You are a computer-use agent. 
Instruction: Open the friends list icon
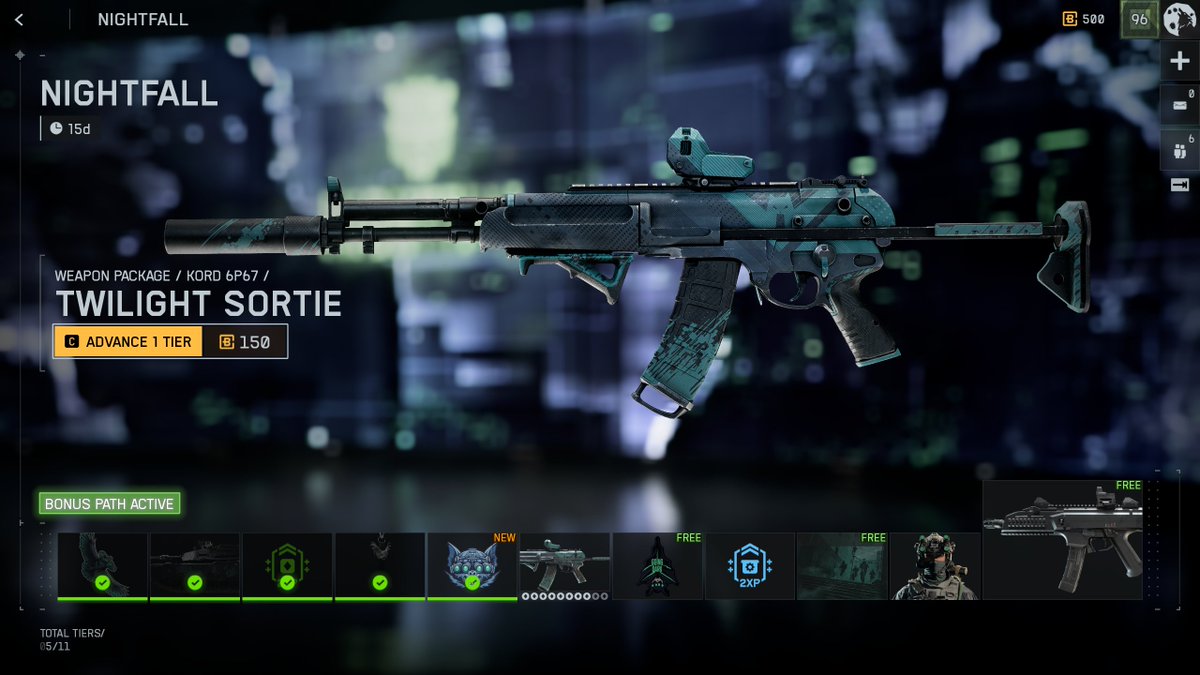point(1179,146)
